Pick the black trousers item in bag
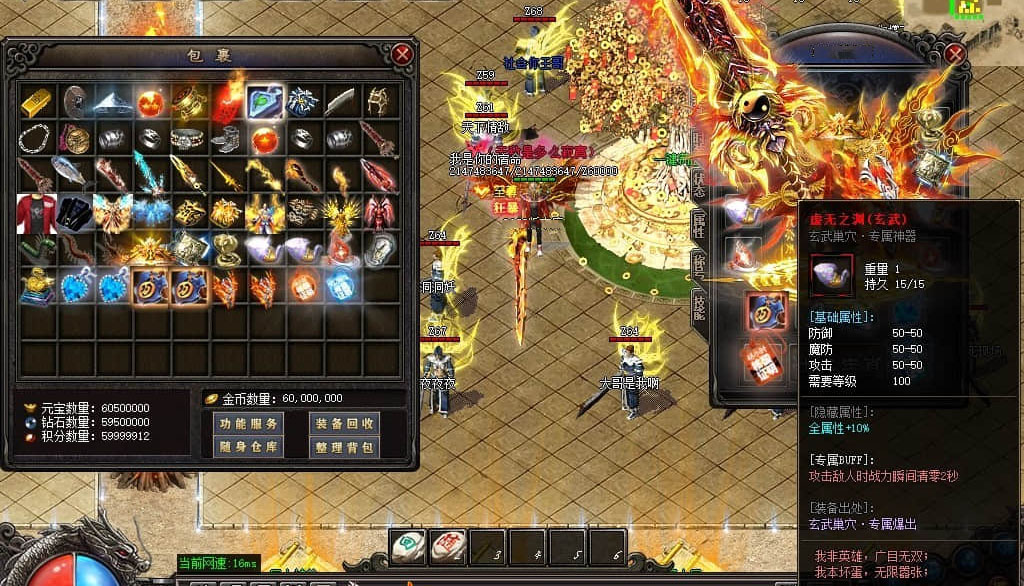The height and width of the screenshot is (586, 1024). (x=75, y=212)
